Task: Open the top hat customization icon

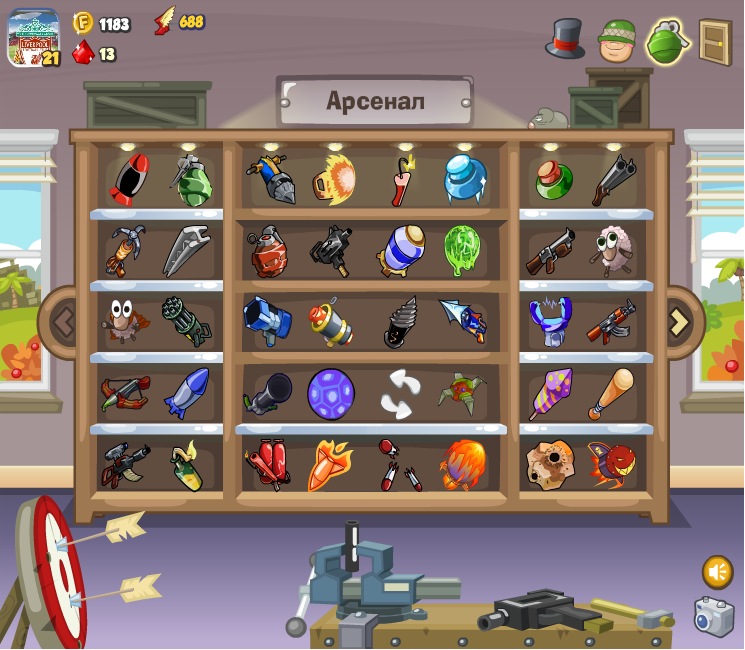Action: (565, 38)
